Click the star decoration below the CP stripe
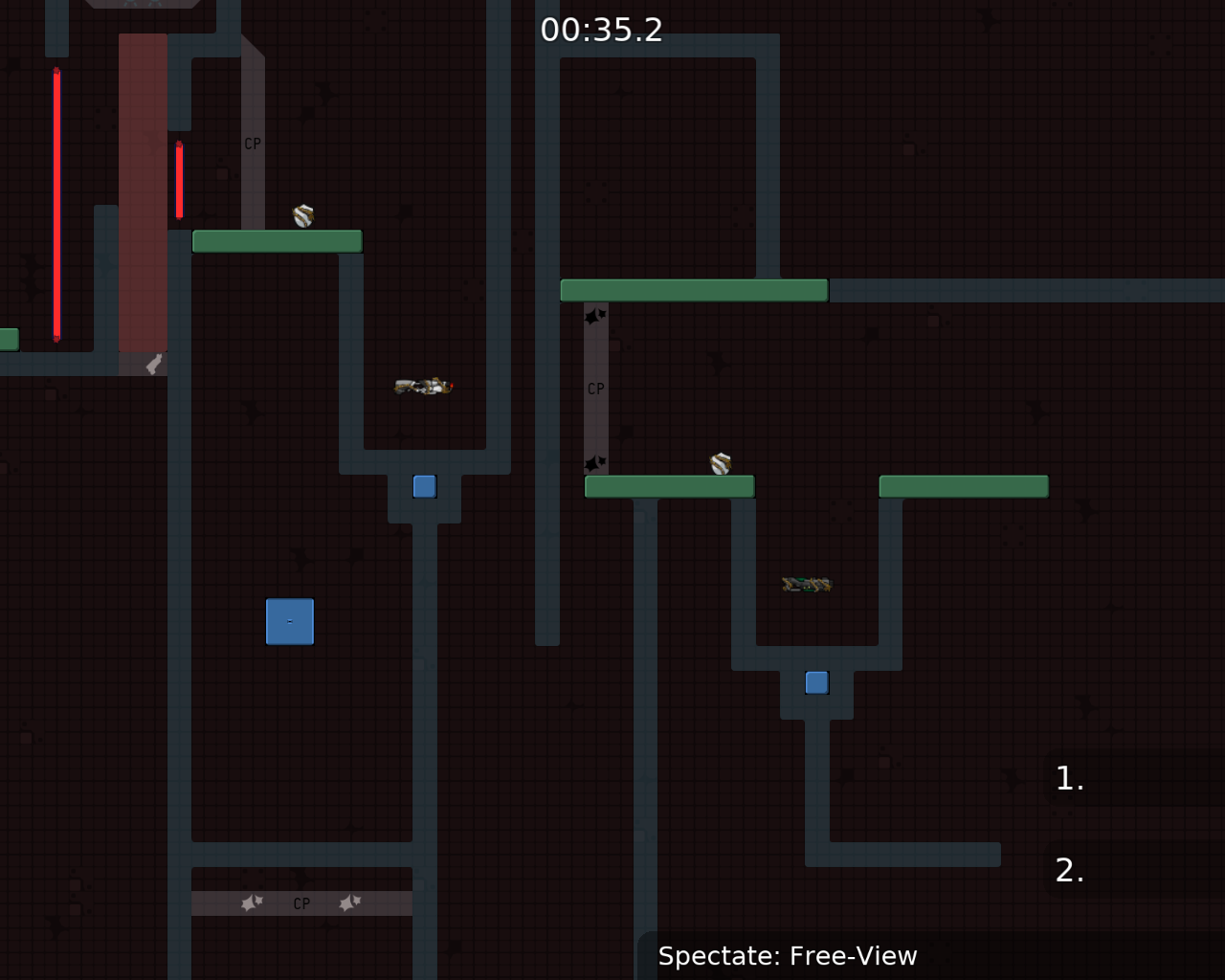Screen dimensions: 1225x980 (x=593, y=463)
